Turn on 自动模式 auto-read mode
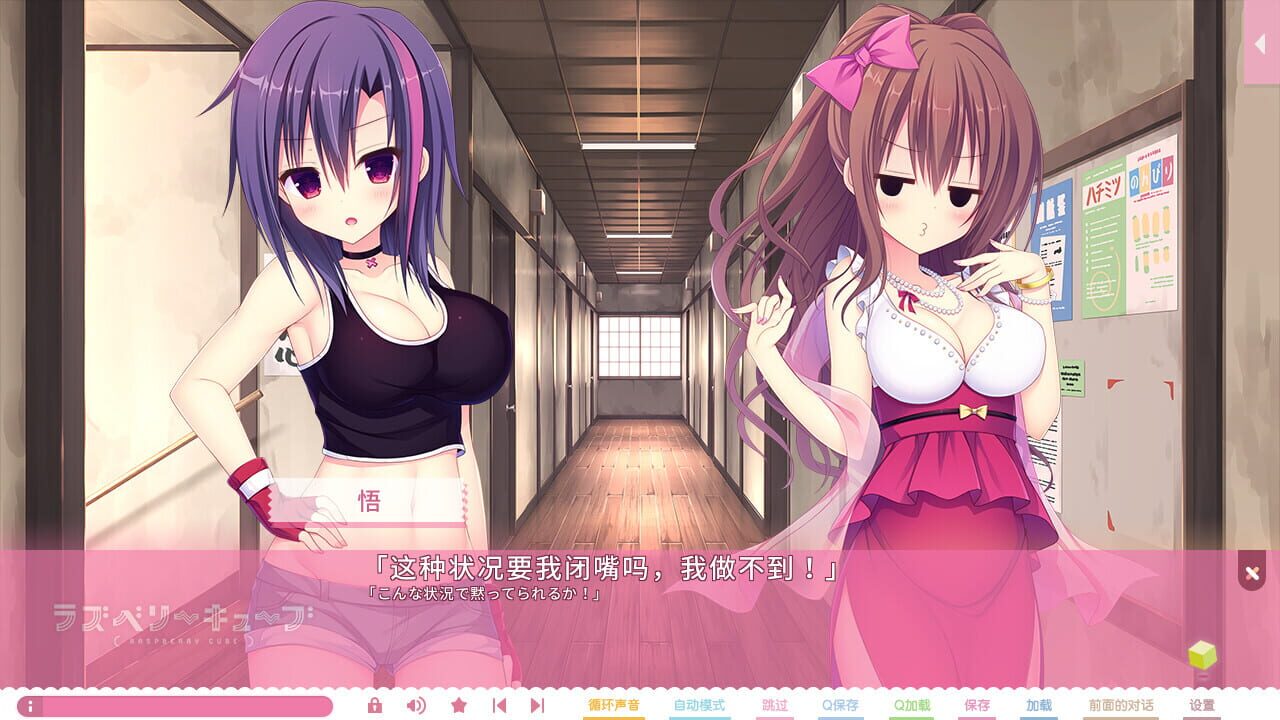The width and height of the screenshot is (1280, 720). 701,704
